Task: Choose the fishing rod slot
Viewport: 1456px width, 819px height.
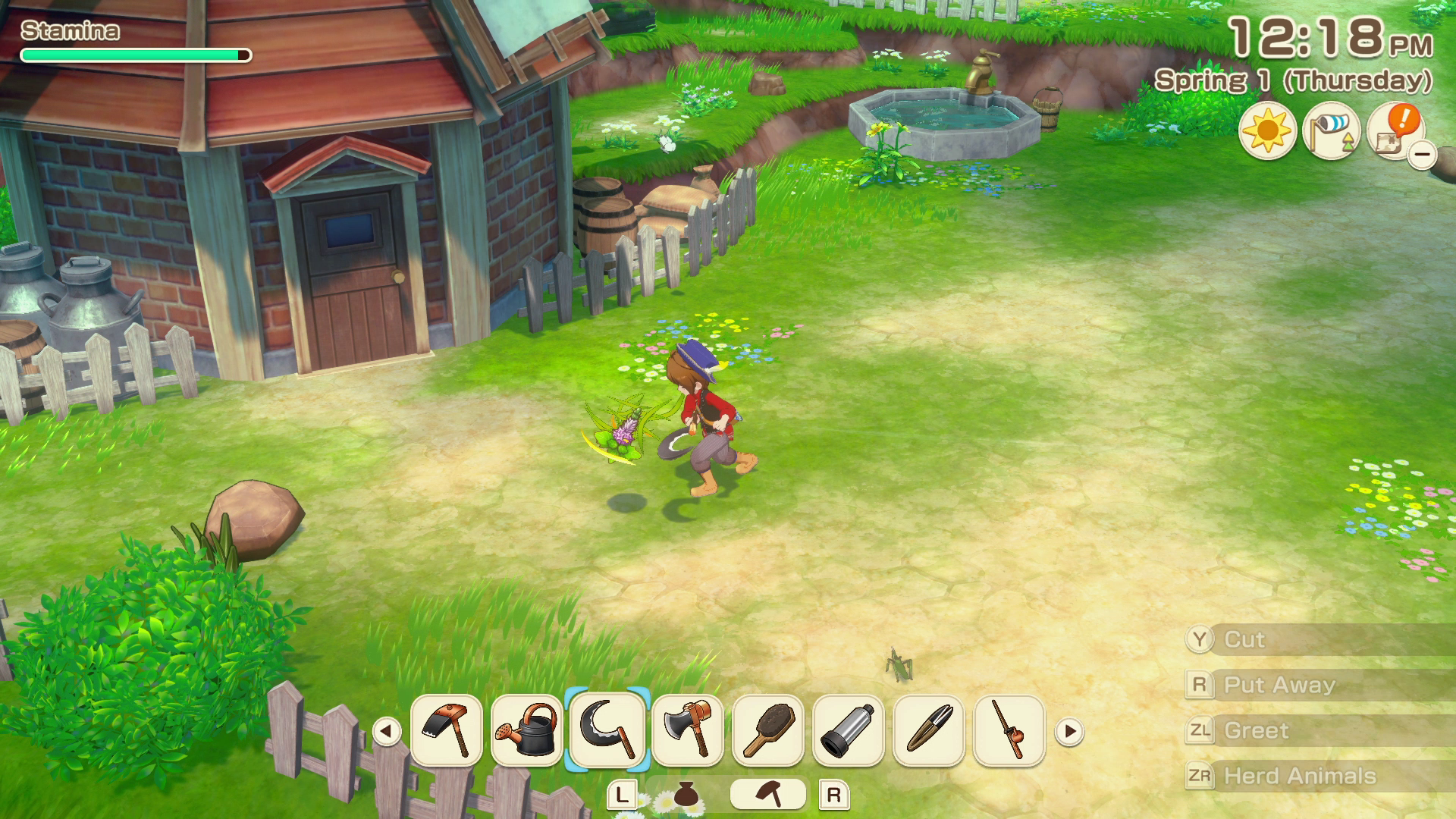Action: [x=1009, y=730]
